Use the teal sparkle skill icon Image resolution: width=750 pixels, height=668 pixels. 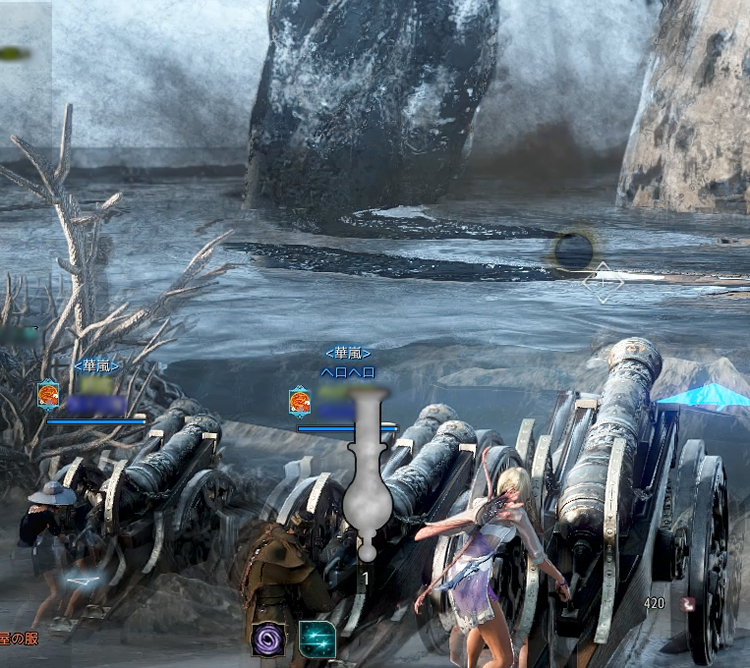pyautogui.click(x=317, y=640)
